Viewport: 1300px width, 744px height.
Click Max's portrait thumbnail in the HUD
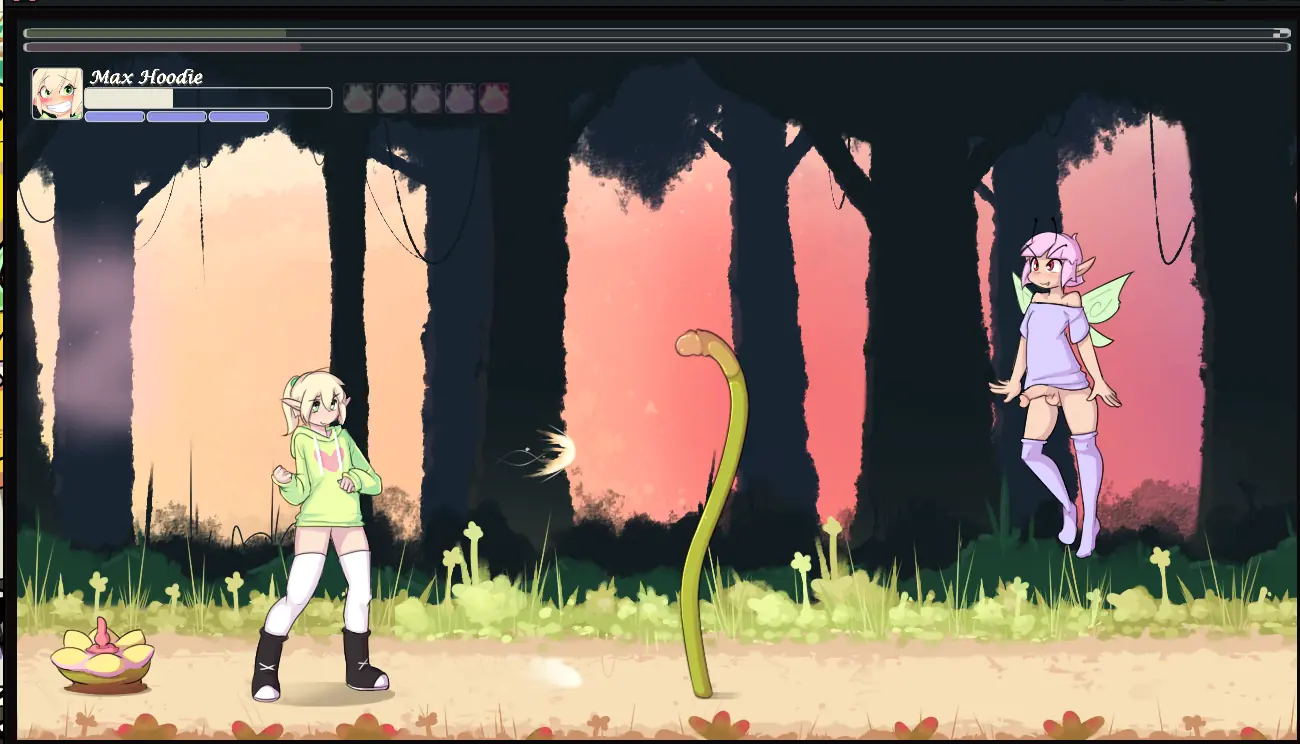coord(59,95)
